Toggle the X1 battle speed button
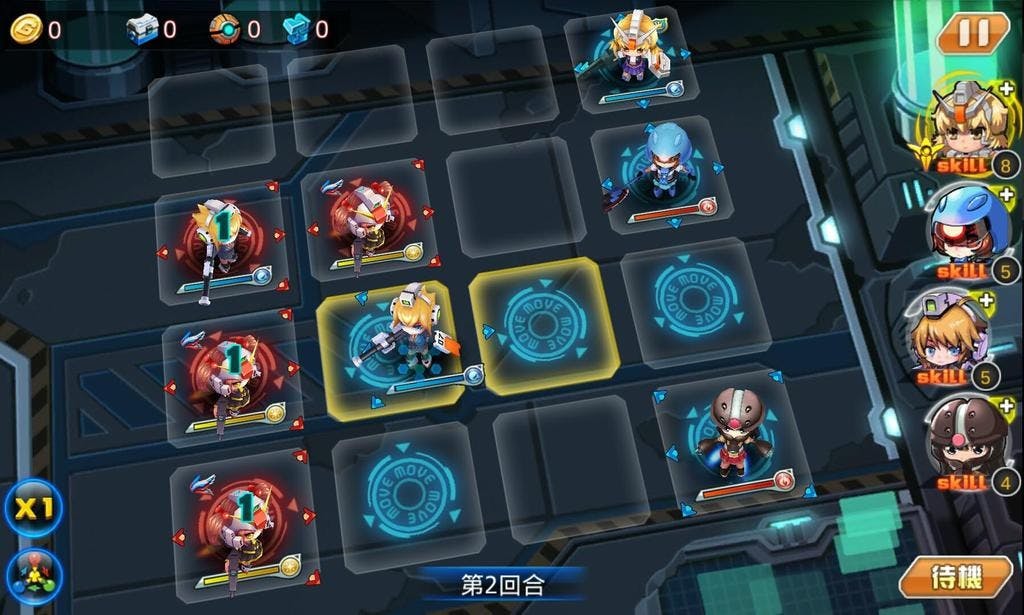Viewport: 1024px width, 615px height. click(x=34, y=508)
